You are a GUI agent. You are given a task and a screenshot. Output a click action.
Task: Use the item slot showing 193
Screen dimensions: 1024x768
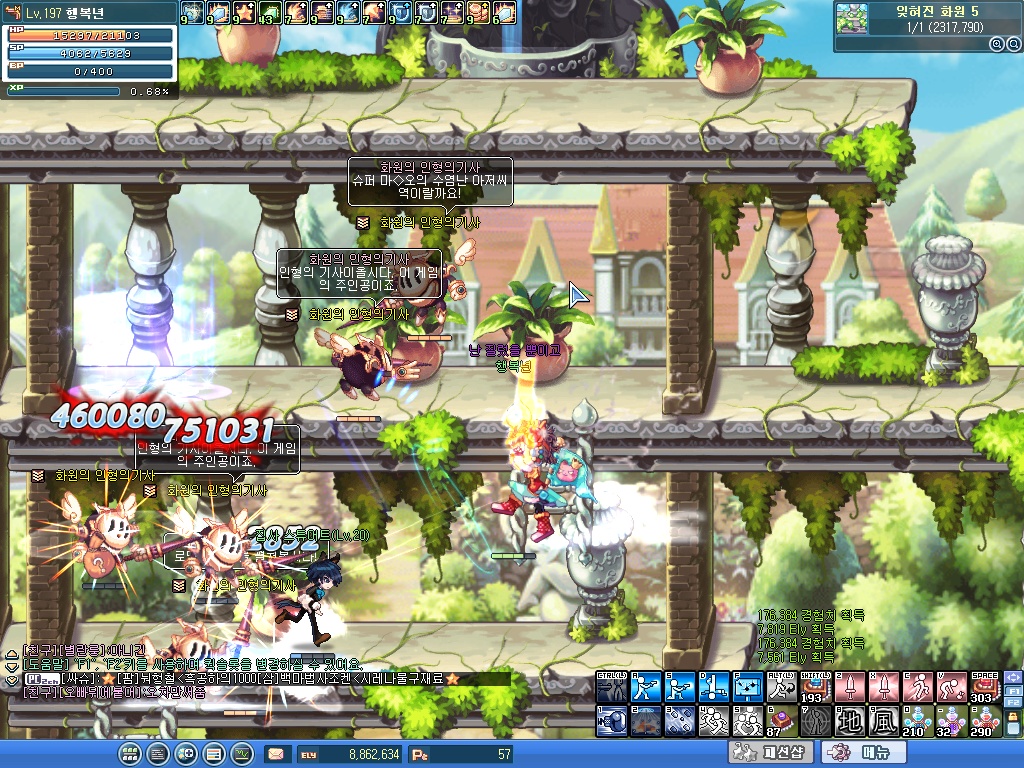816,687
